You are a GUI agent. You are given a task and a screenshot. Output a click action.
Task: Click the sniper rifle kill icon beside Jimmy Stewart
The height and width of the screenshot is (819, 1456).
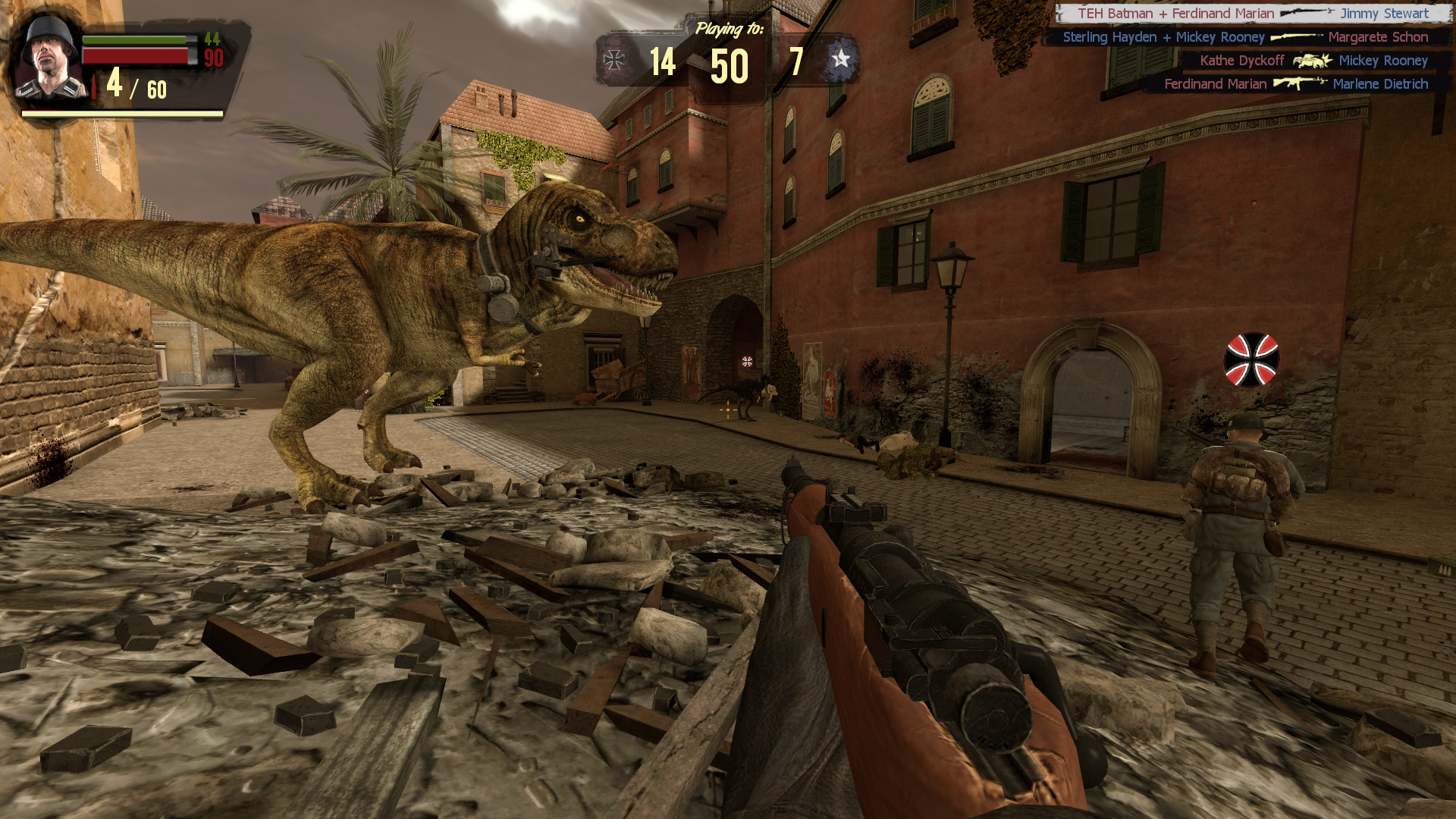[1306, 13]
